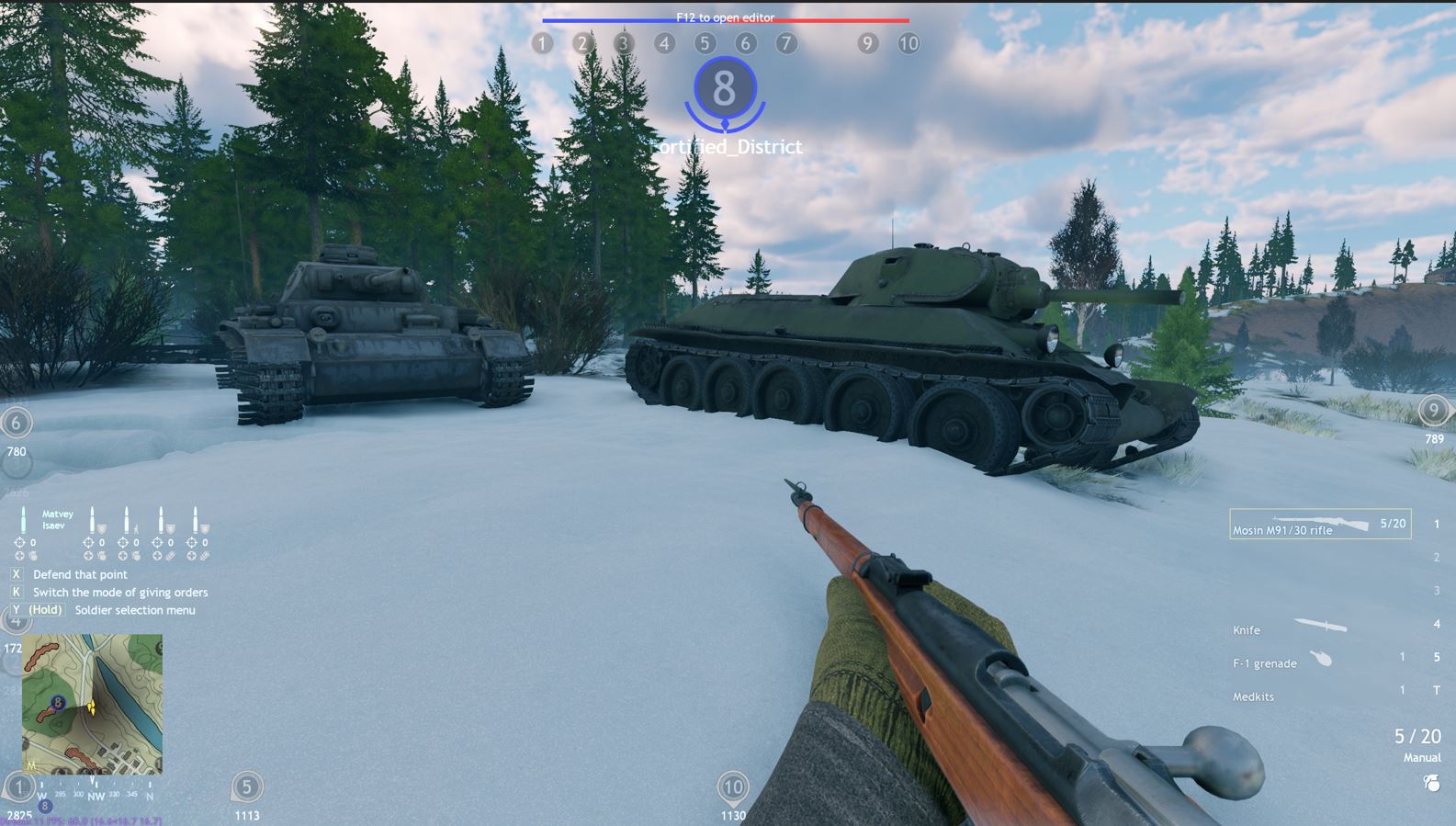Click the grenade icon below Manual
Screen dimensions: 1456x826
1430,782
